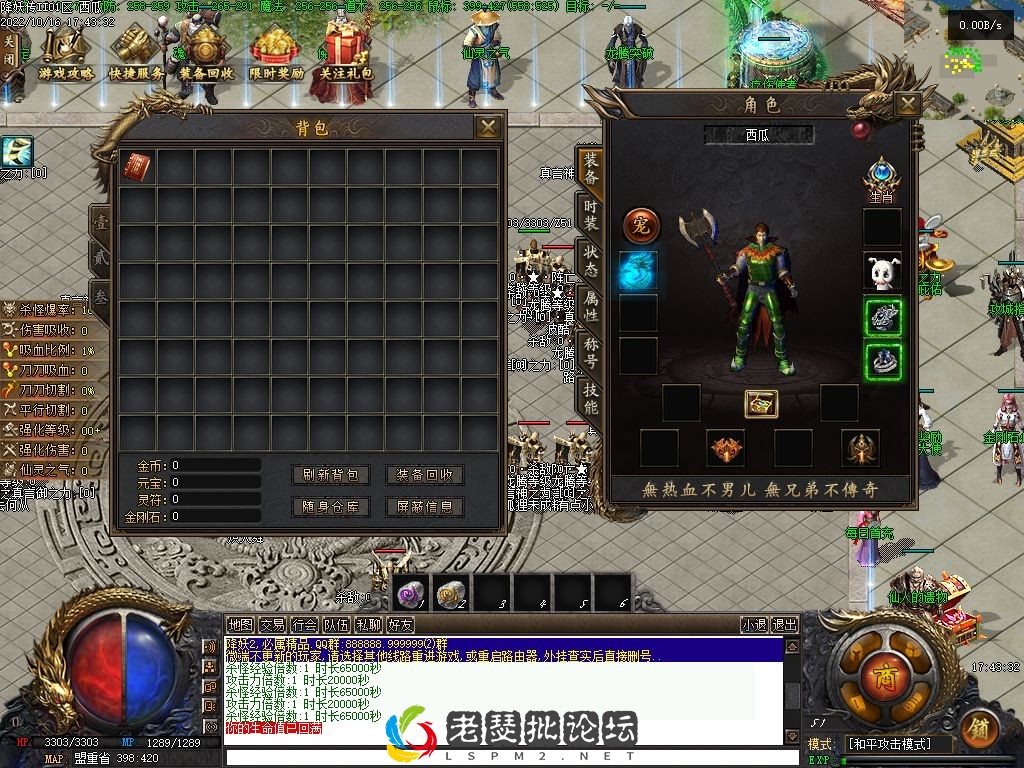Image resolution: width=1024 pixels, height=768 pixels.
Task: Open the 快捷服务 quick service menu
Action: click(137, 55)
